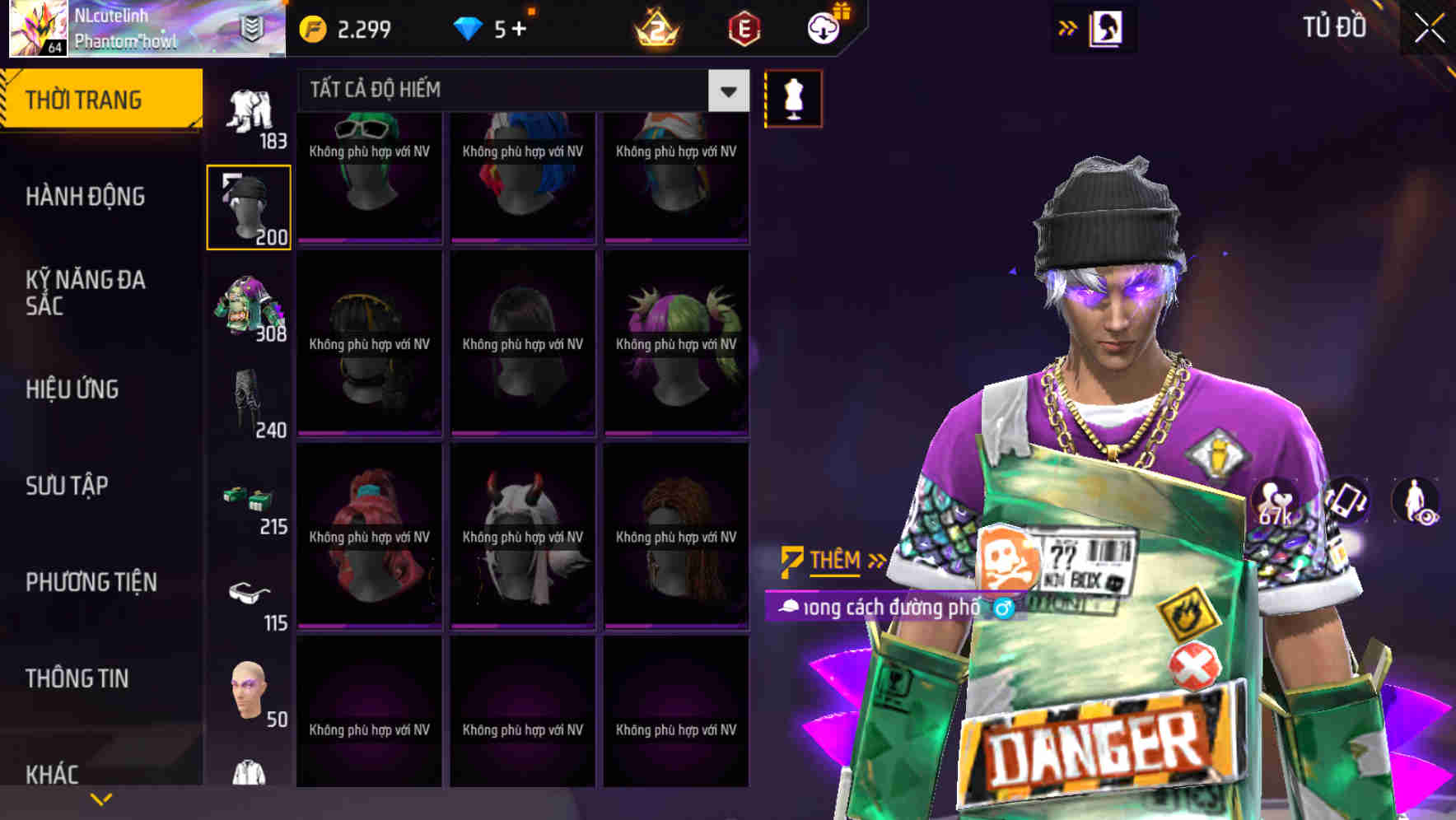
Task: Click the down chevron at sidebar bottom
Action: click(x=101, y=798)
